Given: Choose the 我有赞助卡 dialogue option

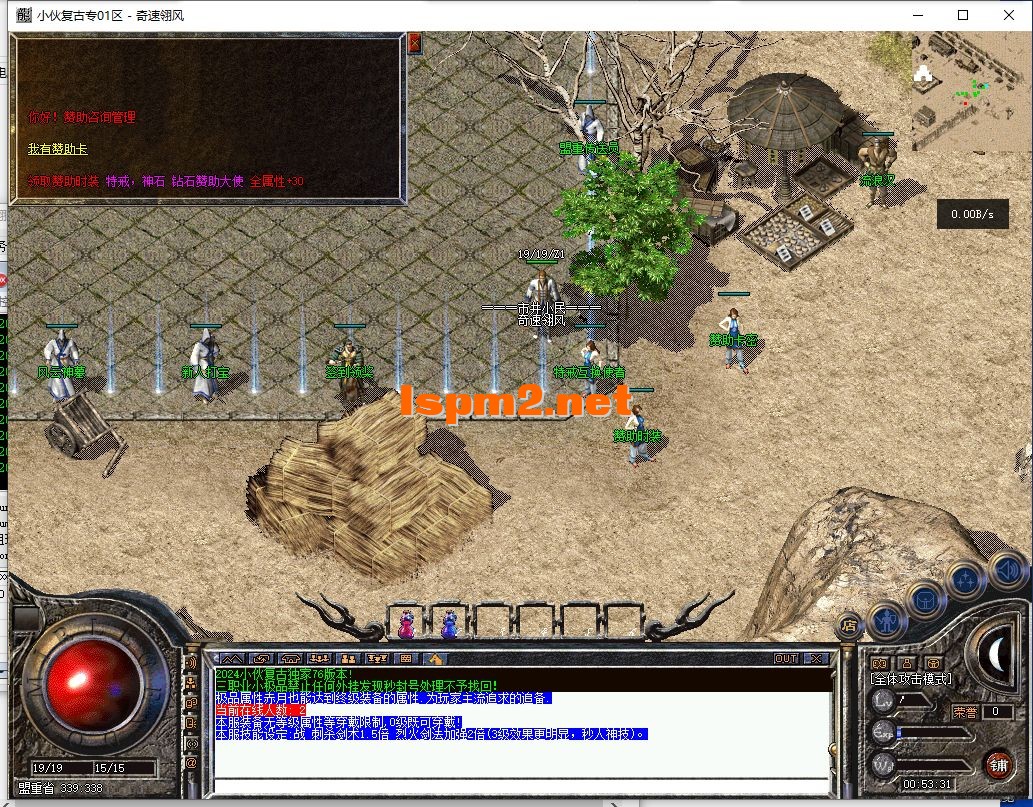Looking at the screenshot, I should pyautogui.click(x=57, y=149).
